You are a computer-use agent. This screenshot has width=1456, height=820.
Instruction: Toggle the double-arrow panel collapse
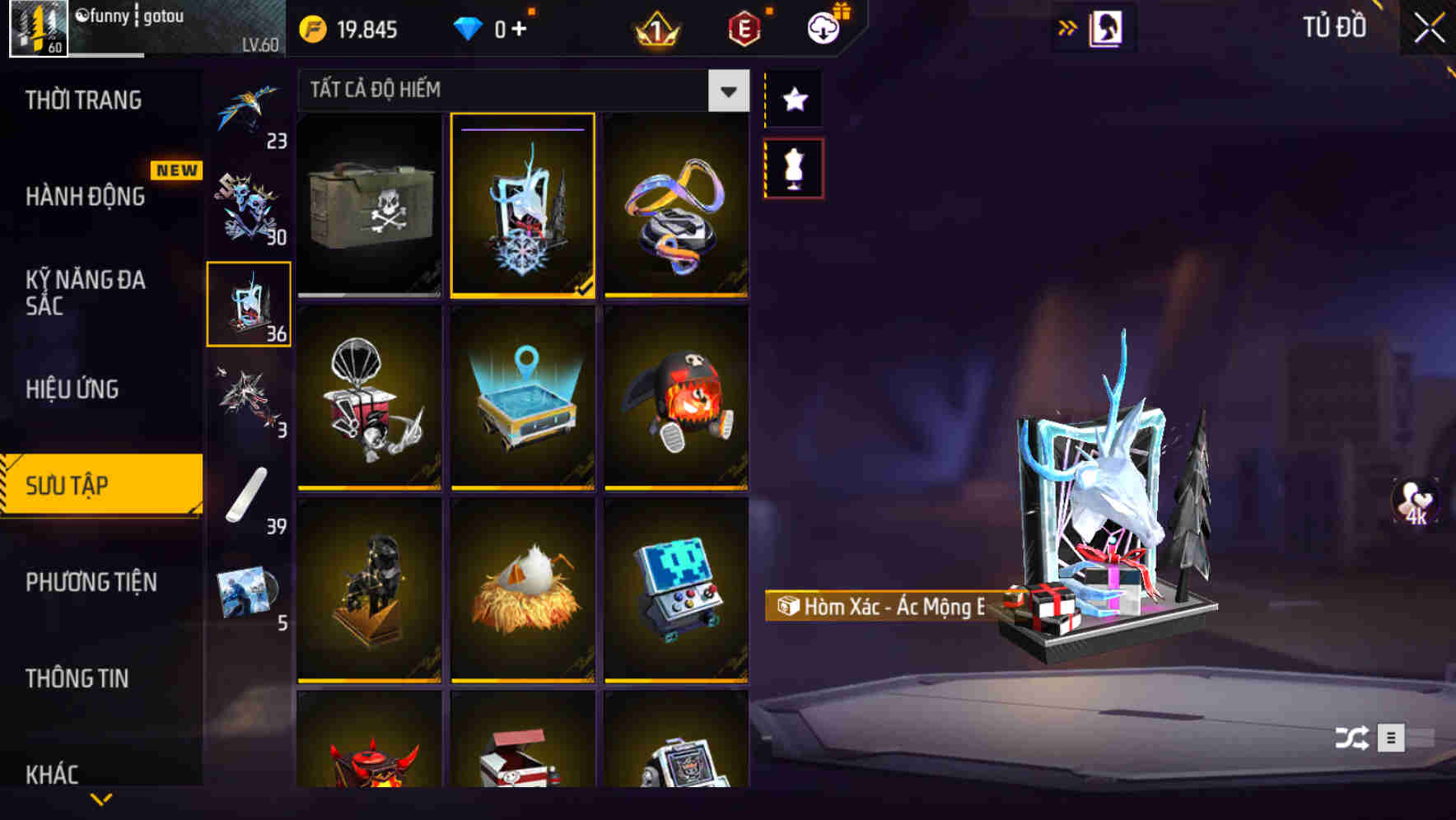(x=1068, y=27)
